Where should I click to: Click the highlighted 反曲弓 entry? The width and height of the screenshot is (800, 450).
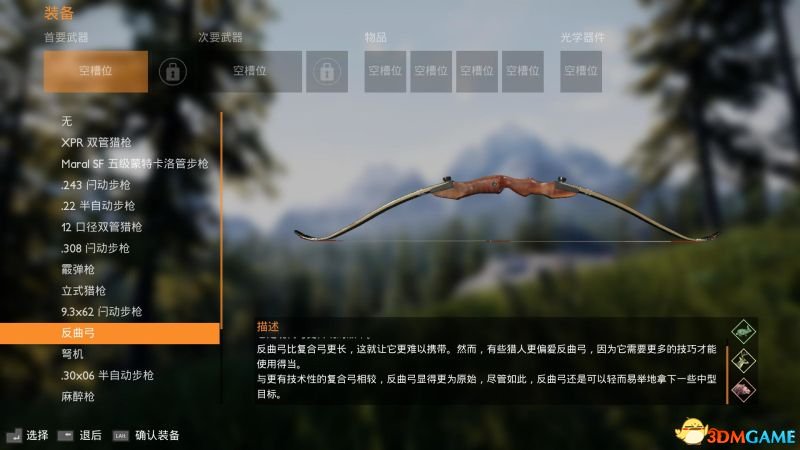tap(110, 332)
